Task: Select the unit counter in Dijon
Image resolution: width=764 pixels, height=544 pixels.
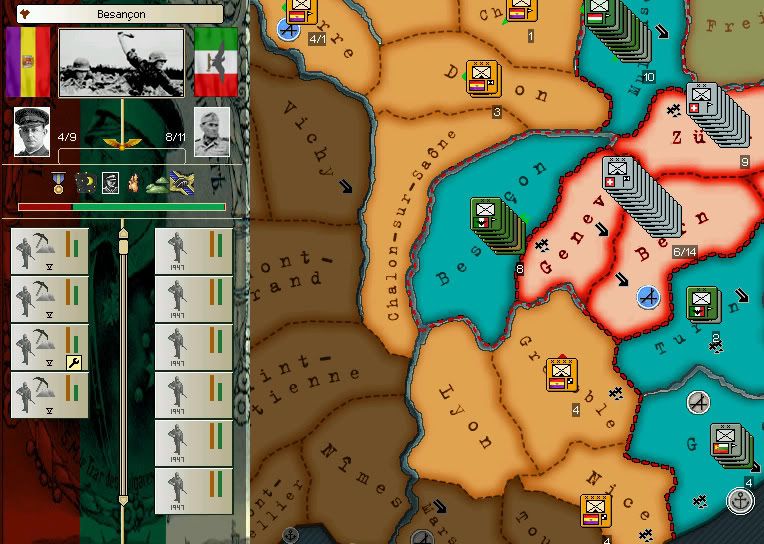Action: (x=483, y=77)
